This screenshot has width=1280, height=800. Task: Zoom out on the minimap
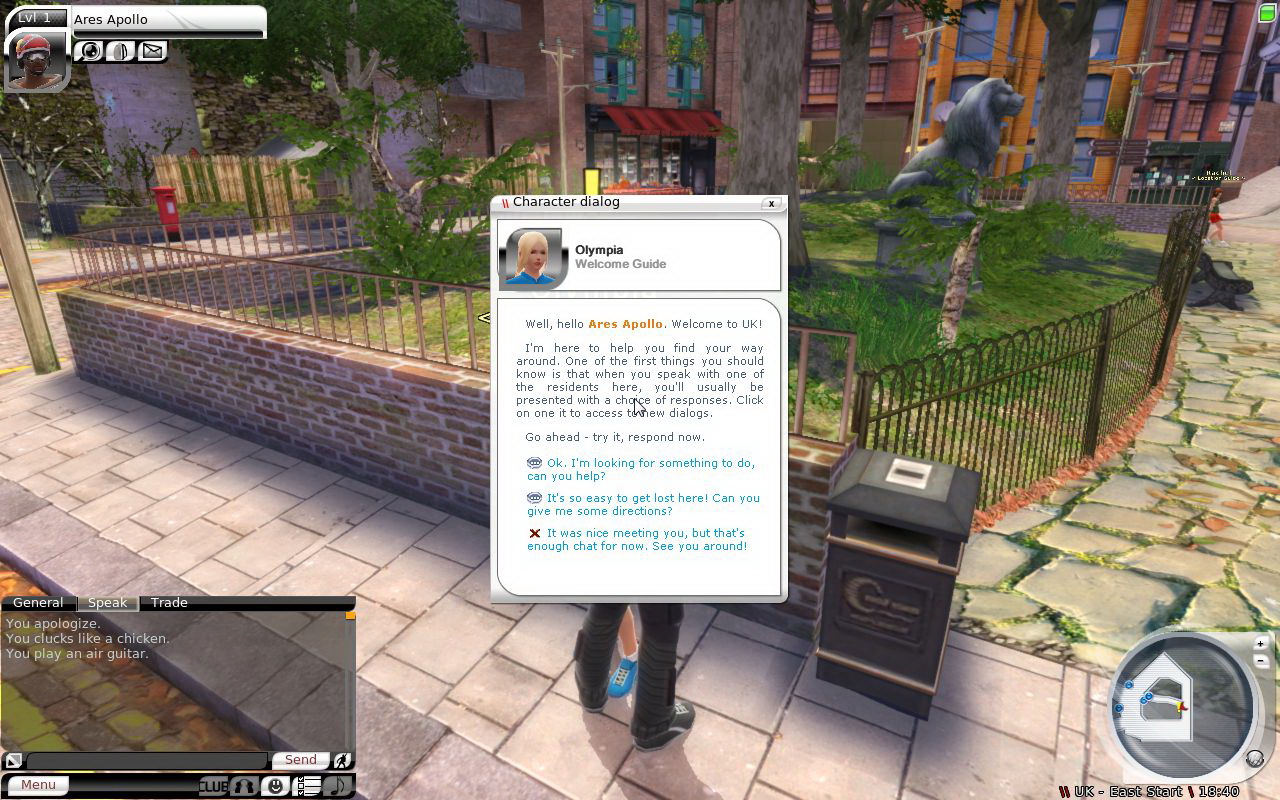pyautogui.click(x=1260, y=660)
